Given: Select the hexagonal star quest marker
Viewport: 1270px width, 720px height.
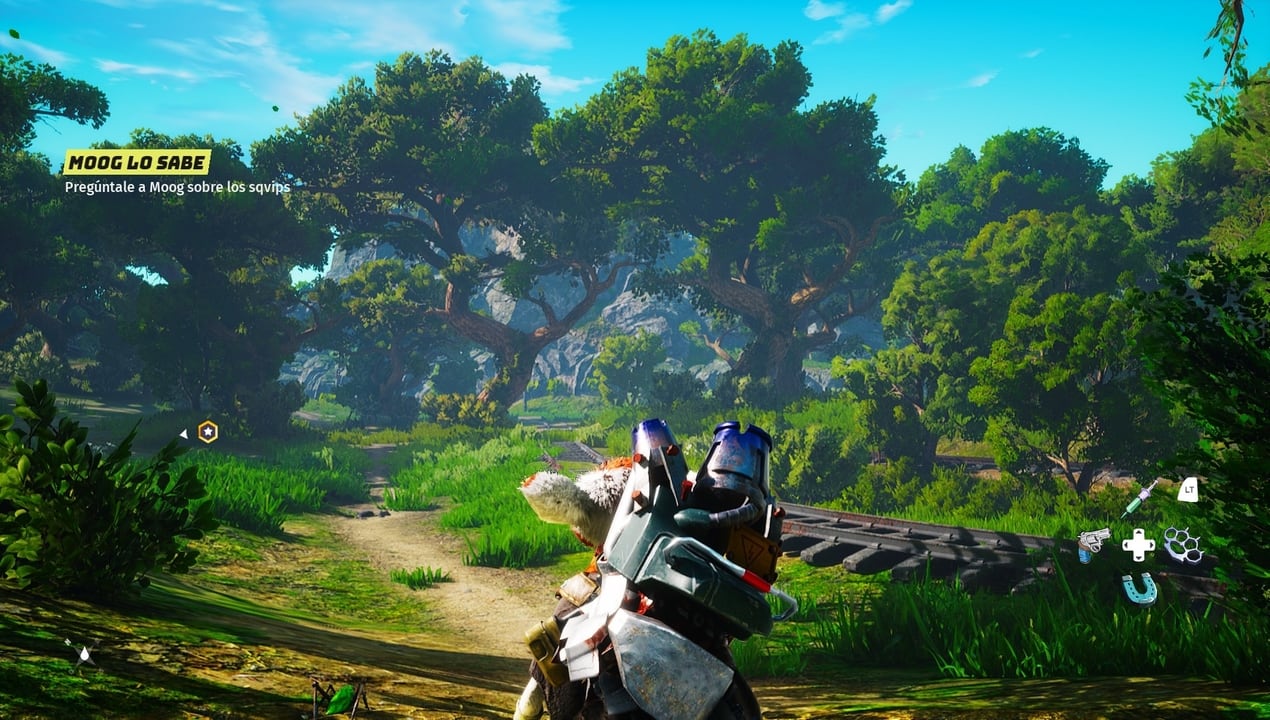Looking at the screenshot, I should click(207, 432).
